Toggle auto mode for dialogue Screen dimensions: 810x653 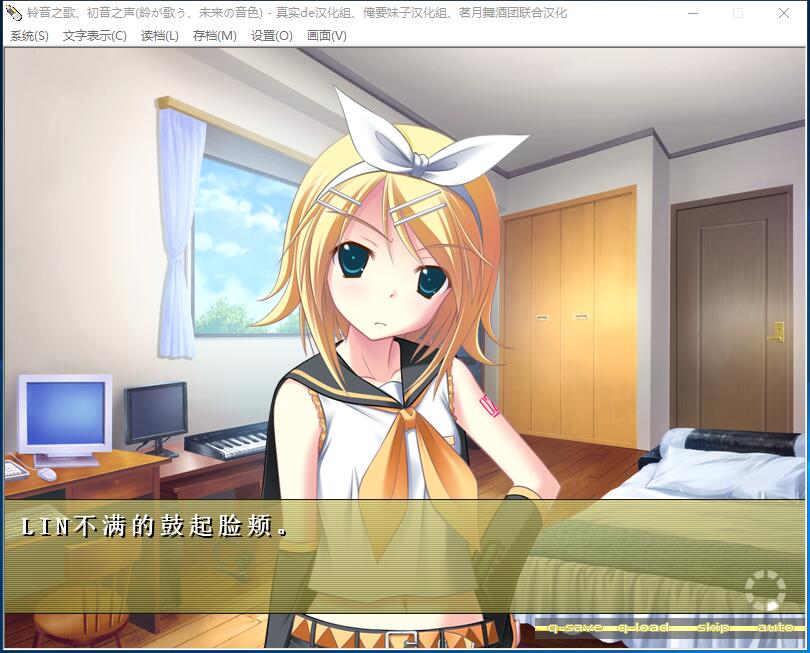(775, 627)
